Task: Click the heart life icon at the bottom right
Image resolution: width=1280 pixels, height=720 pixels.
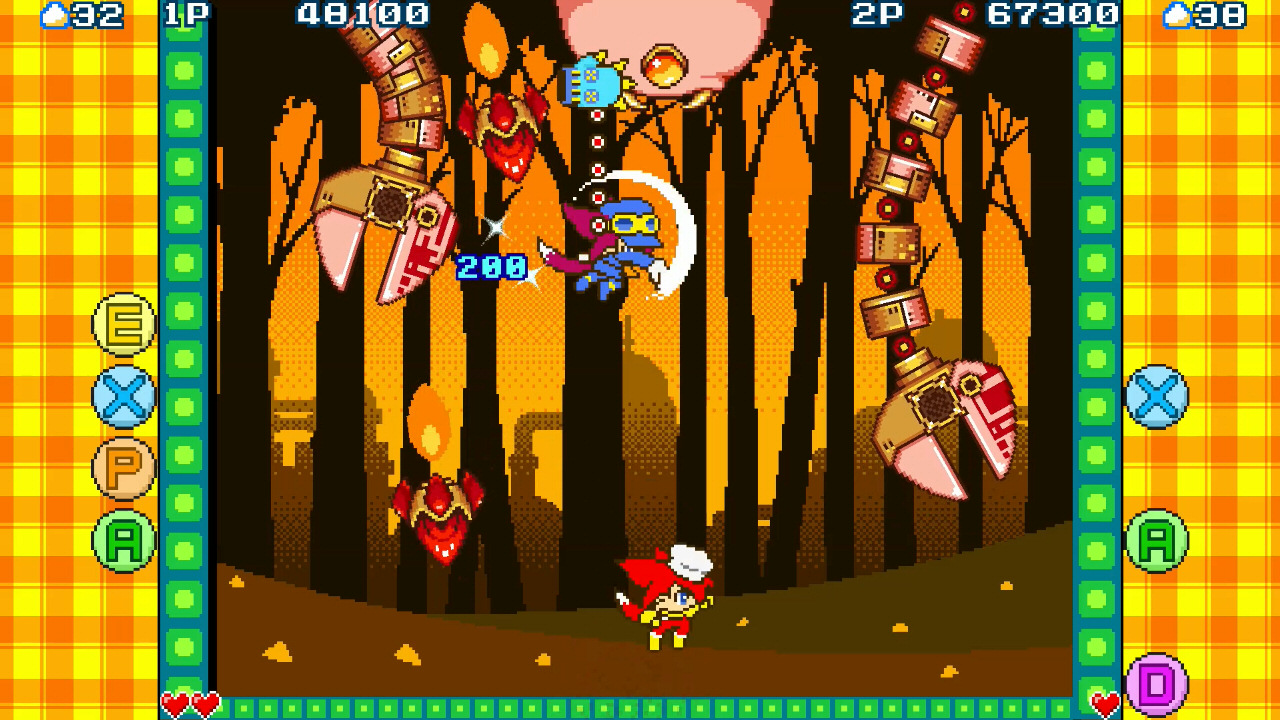Action: pyautogui.click(x=1104, y=703)
